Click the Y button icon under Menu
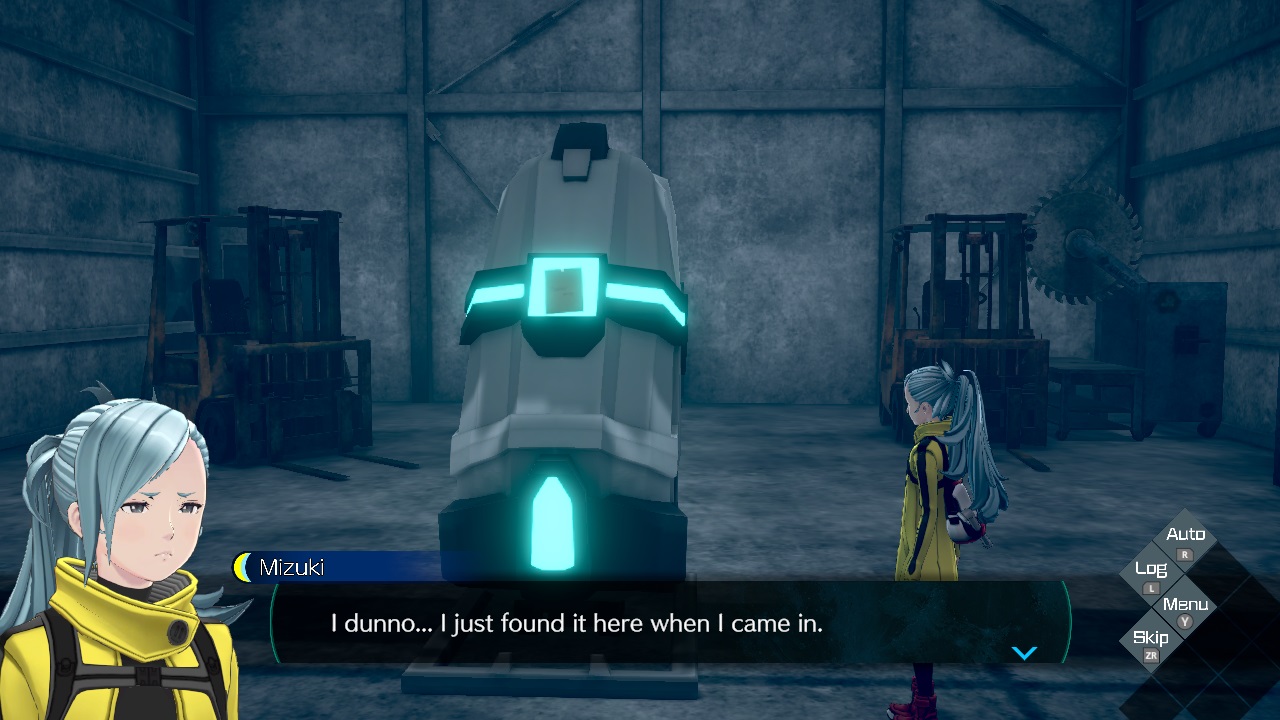This screenshot has width=1280, height=720. click(1184, 621)
